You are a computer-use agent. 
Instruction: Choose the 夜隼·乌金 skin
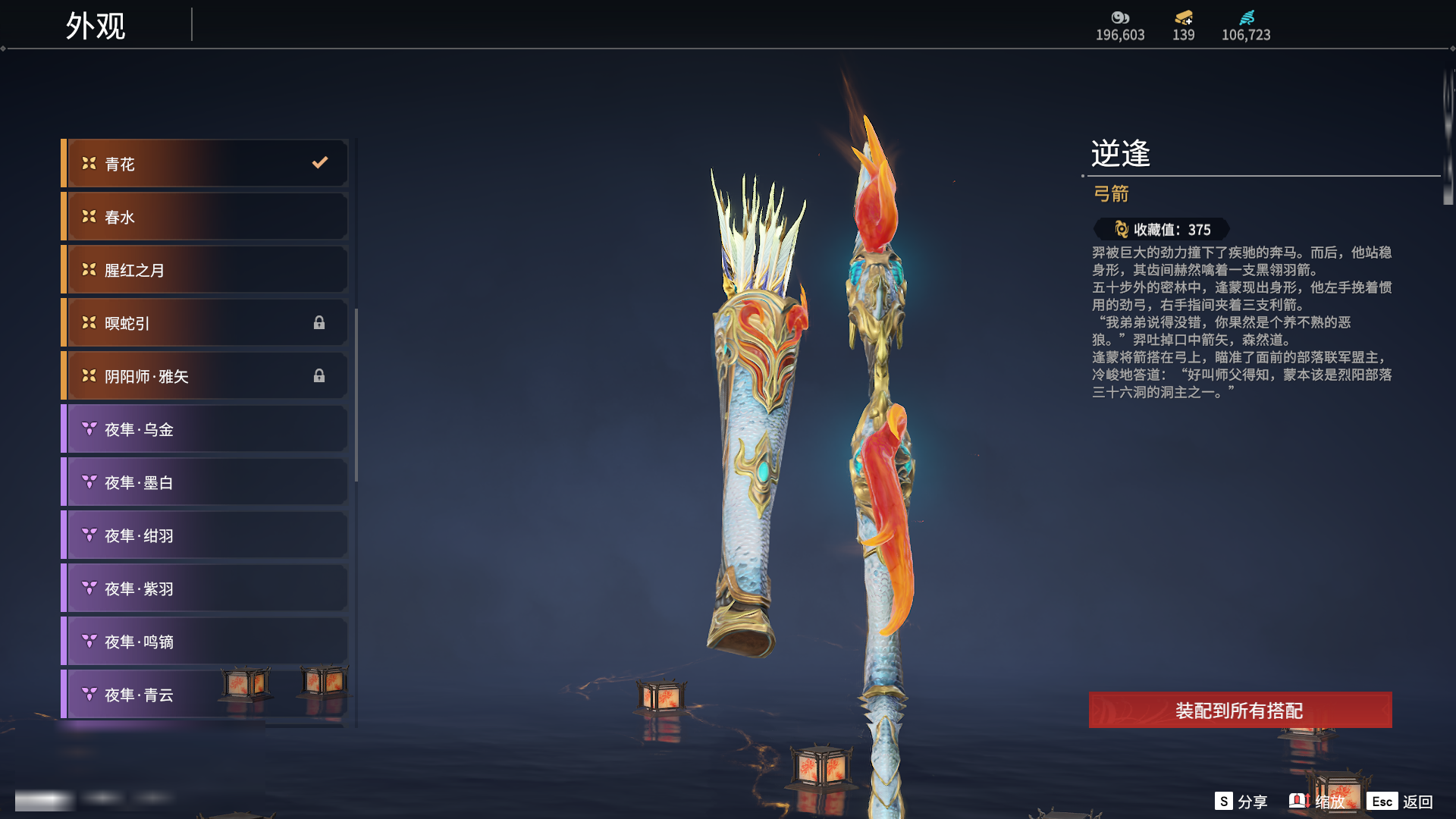click(205, 429)
